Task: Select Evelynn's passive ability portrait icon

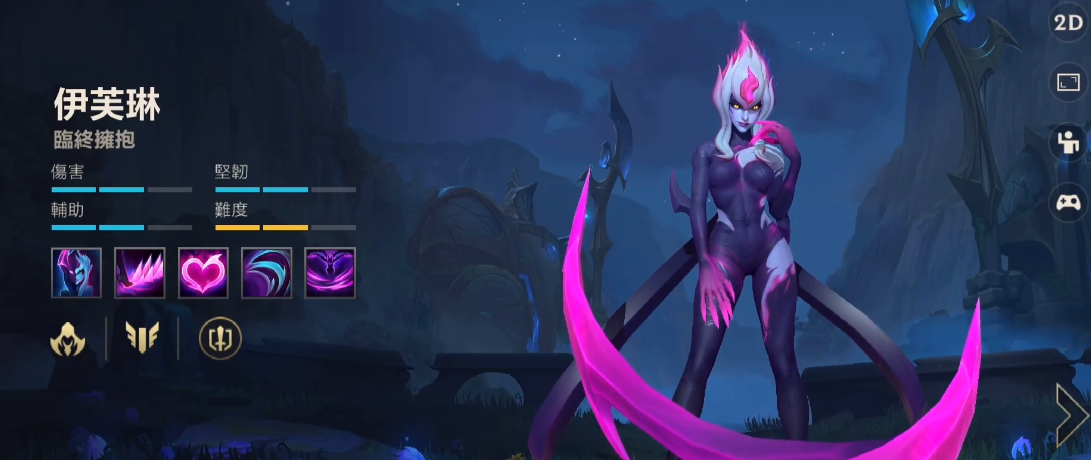Action: point(76,273)
